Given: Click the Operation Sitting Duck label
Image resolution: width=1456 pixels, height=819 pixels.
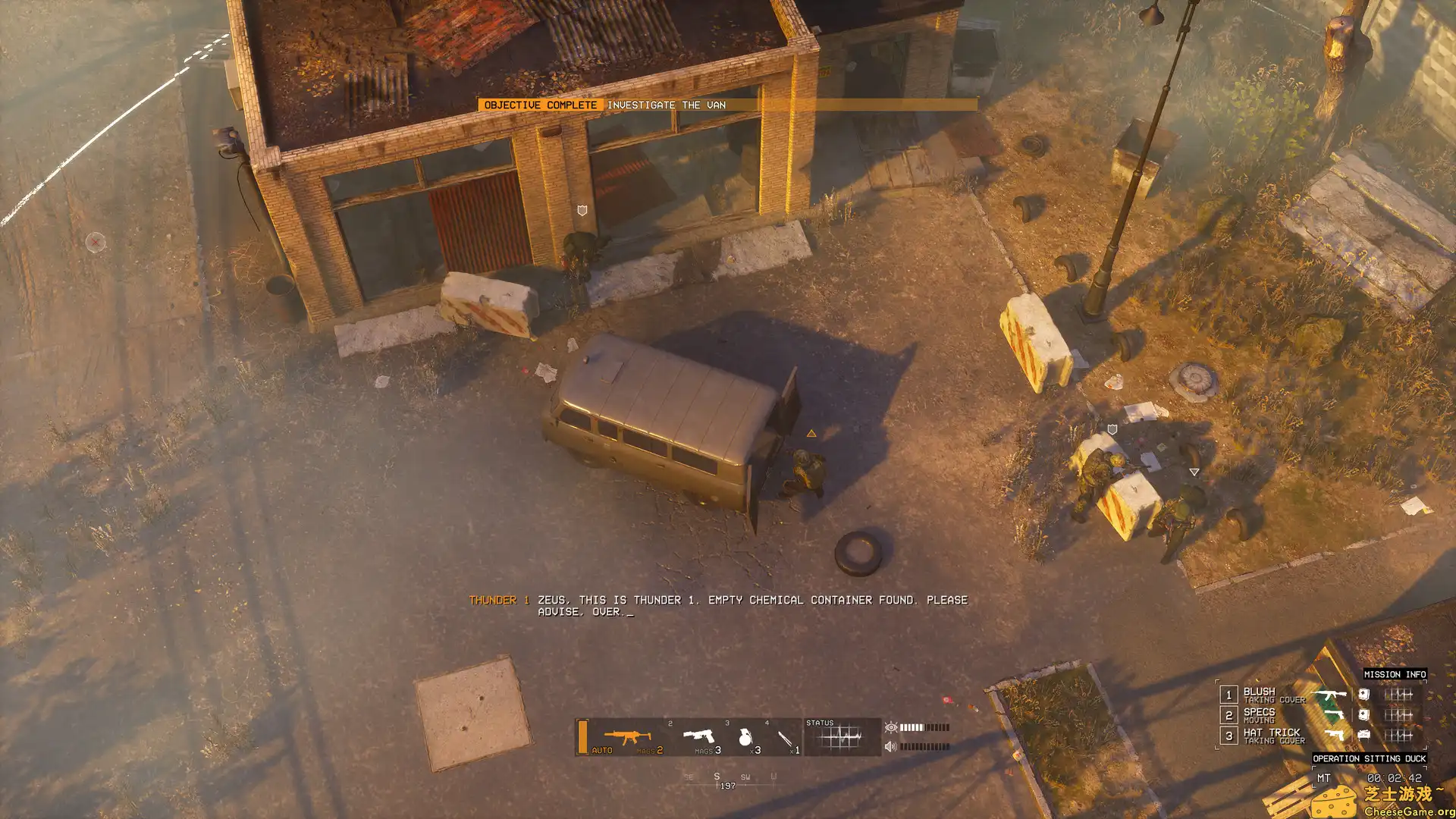Looking at the screenshot, I should click(1369, 758).
